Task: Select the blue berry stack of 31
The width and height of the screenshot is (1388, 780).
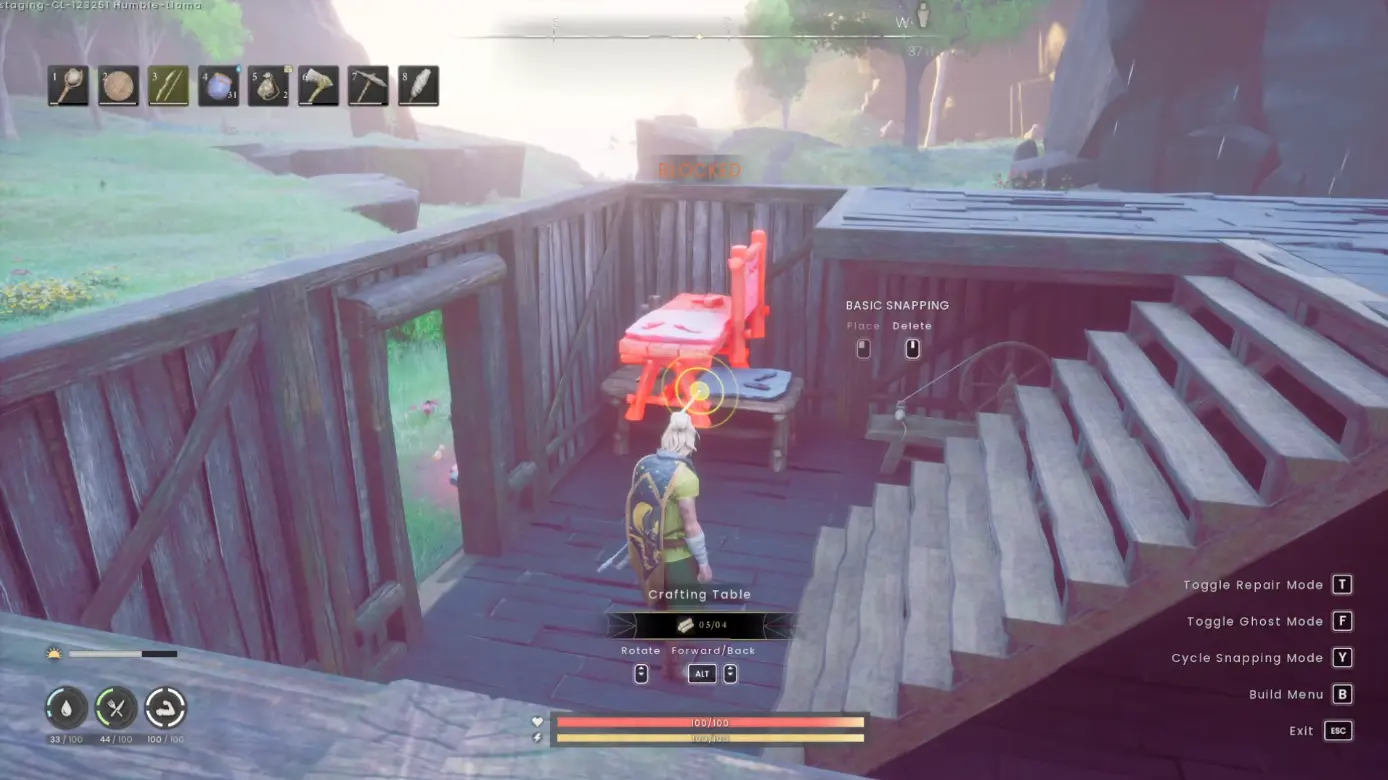Action: click(218, 86)
